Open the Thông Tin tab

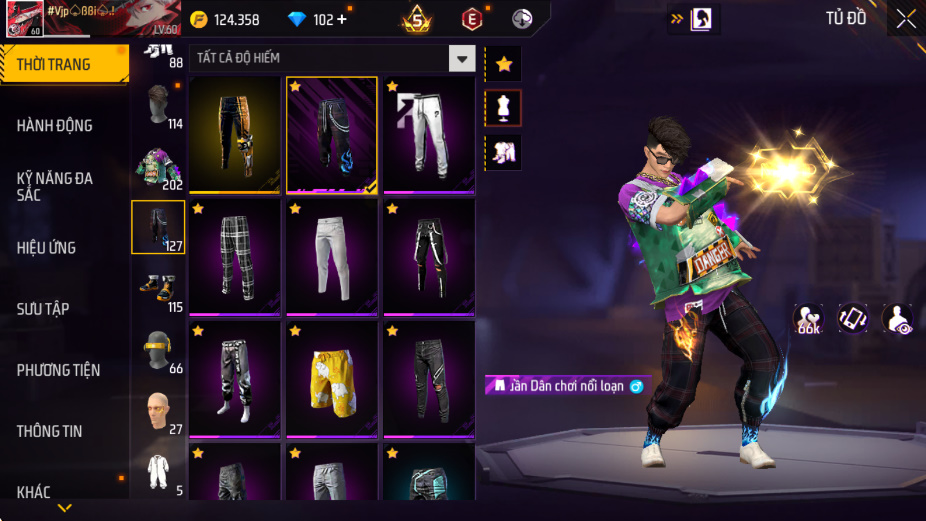tap(49, 431)
